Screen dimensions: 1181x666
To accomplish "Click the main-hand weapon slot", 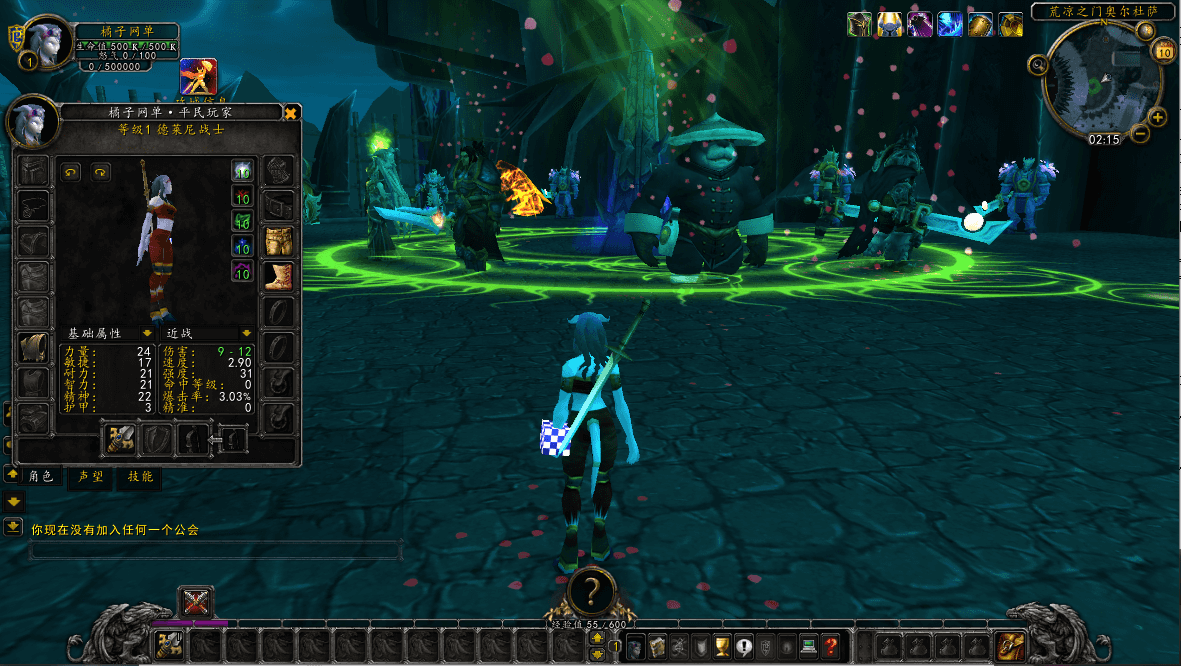I will click(x=120, y=438).
